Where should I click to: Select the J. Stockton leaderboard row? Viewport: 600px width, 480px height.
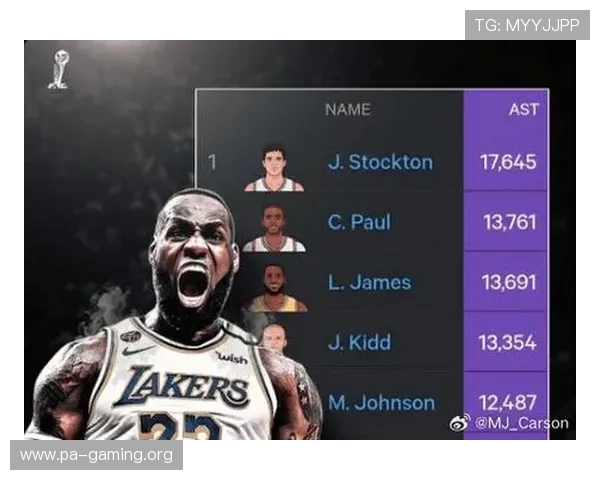pyautogui.click(x=380, y=162)
